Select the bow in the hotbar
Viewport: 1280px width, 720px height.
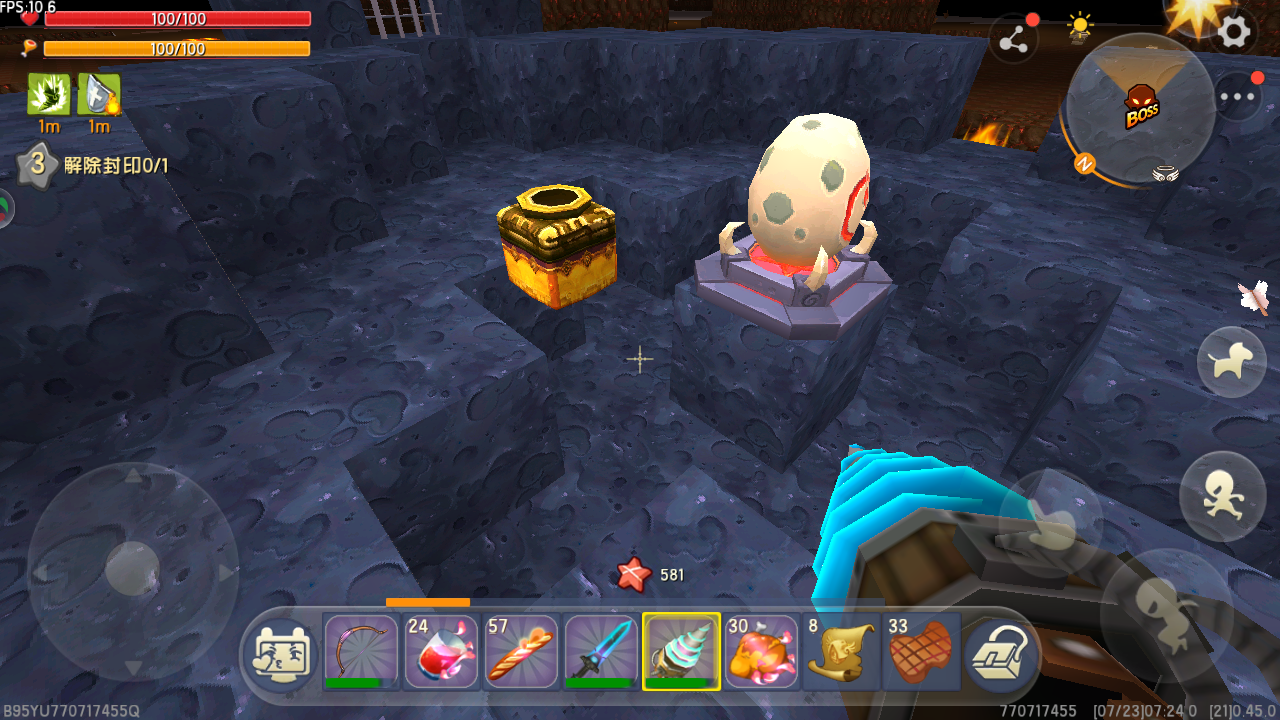361,651
